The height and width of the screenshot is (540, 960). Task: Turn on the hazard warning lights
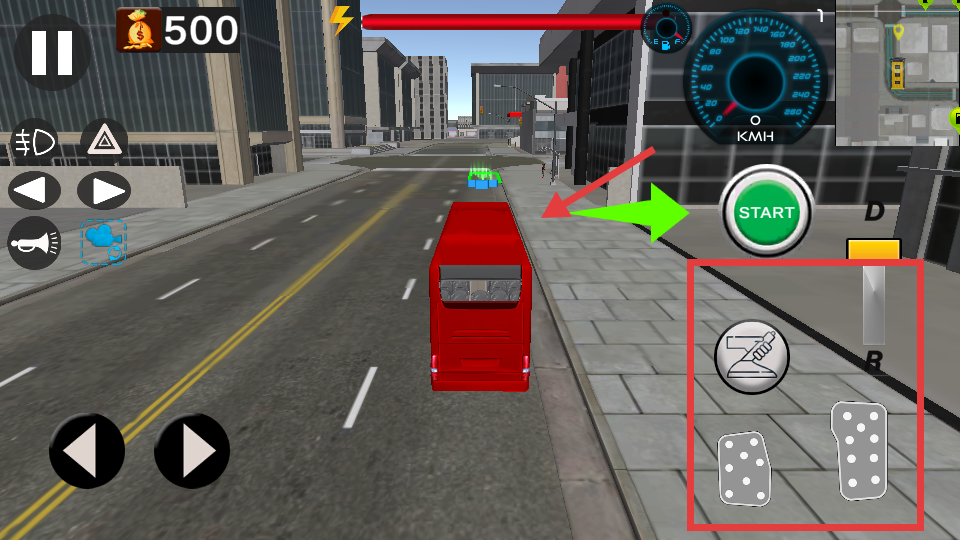[x=103, y=142]
